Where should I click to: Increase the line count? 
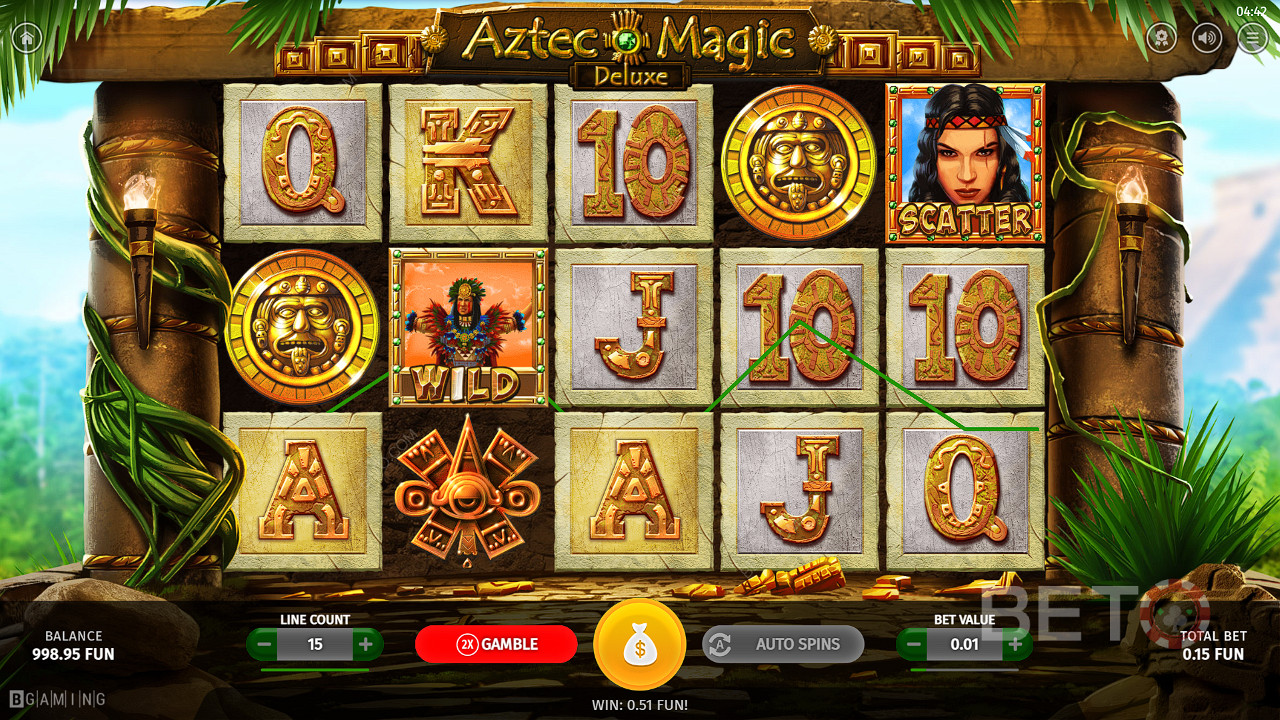click(365, 645)
